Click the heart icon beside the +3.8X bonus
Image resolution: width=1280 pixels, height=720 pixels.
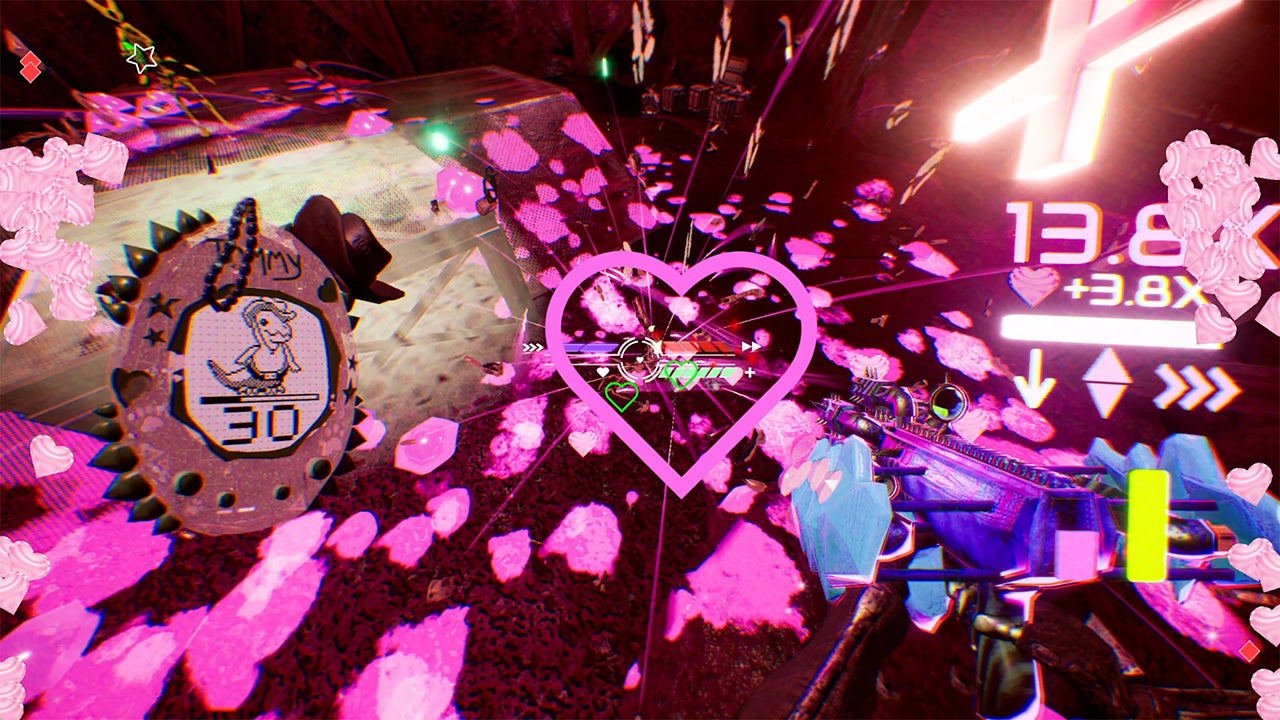click(x=1031, y=288)
